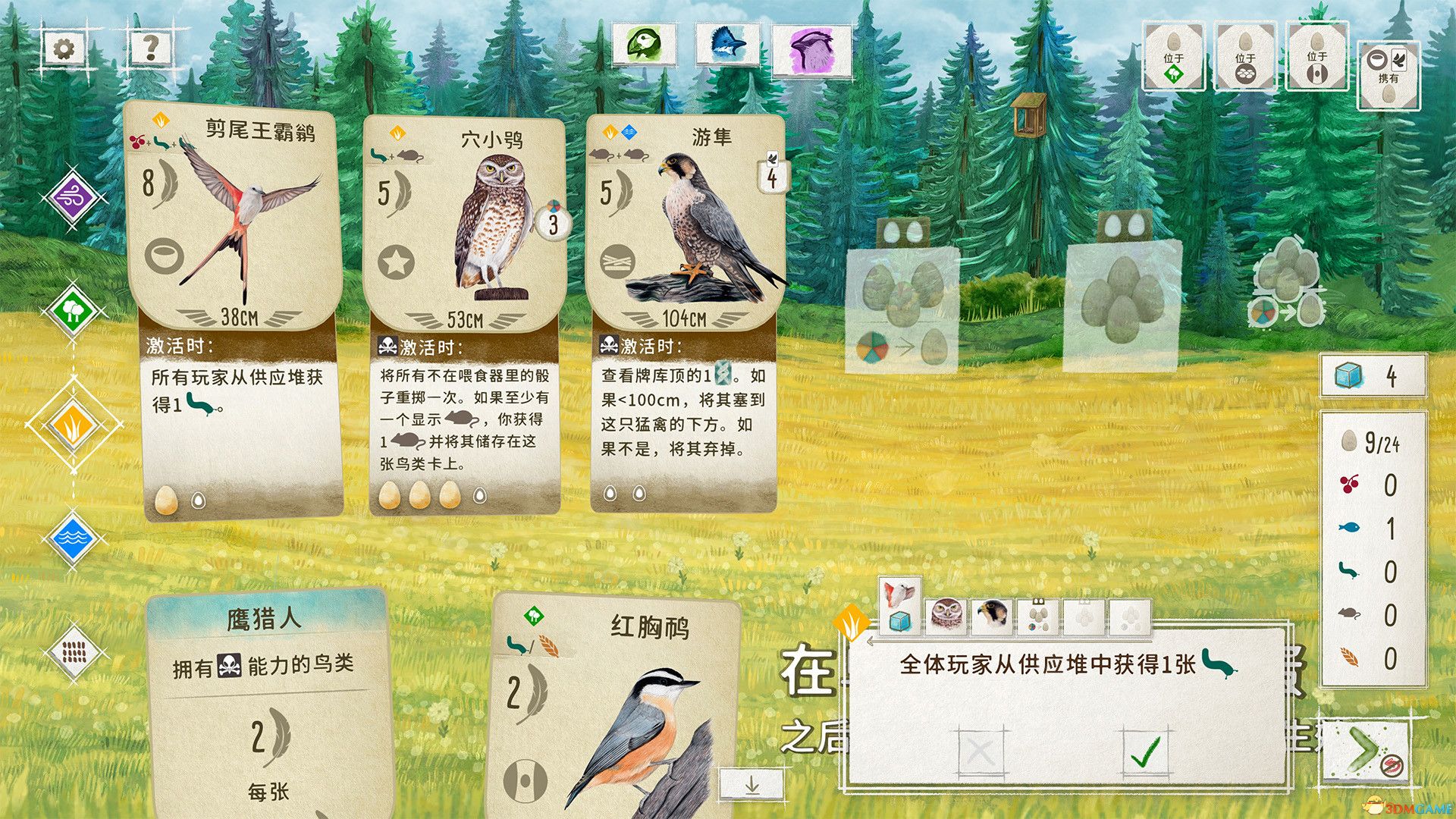Switch to the green songbird tab
The image size is (1456, 819).
point(645,43)
